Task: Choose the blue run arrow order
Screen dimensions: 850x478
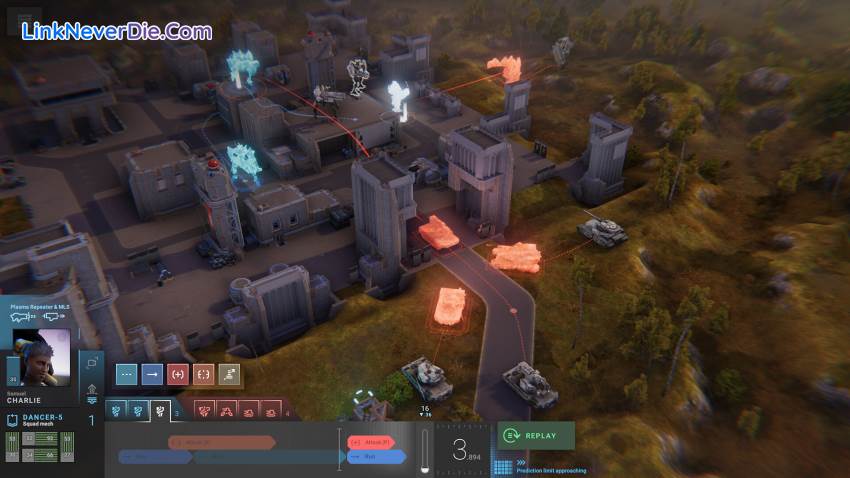Action: [x=152, y=375]
